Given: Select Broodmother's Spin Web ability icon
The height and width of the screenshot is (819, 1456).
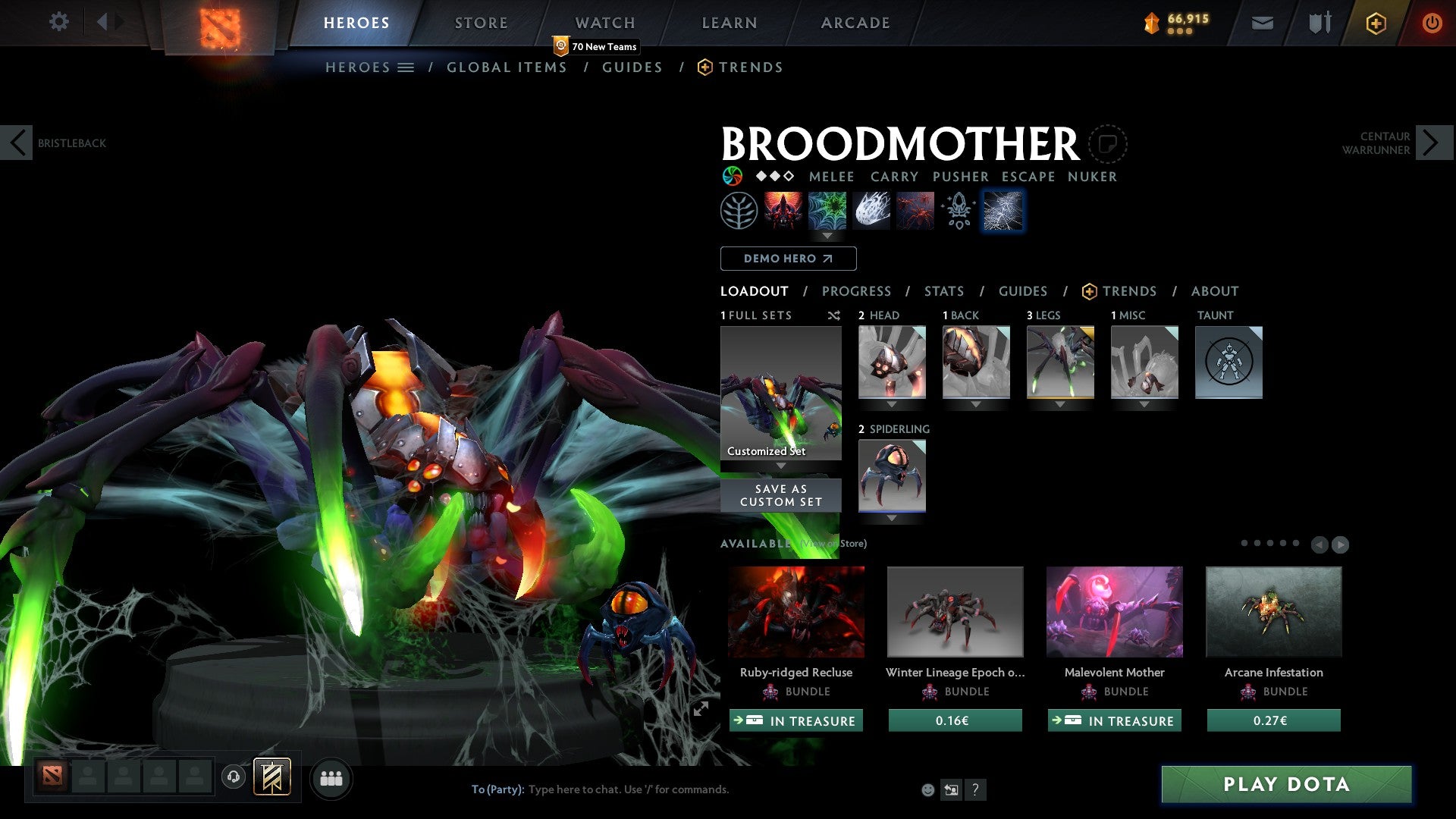Looking at the screenshot, I should coord(827,211).
